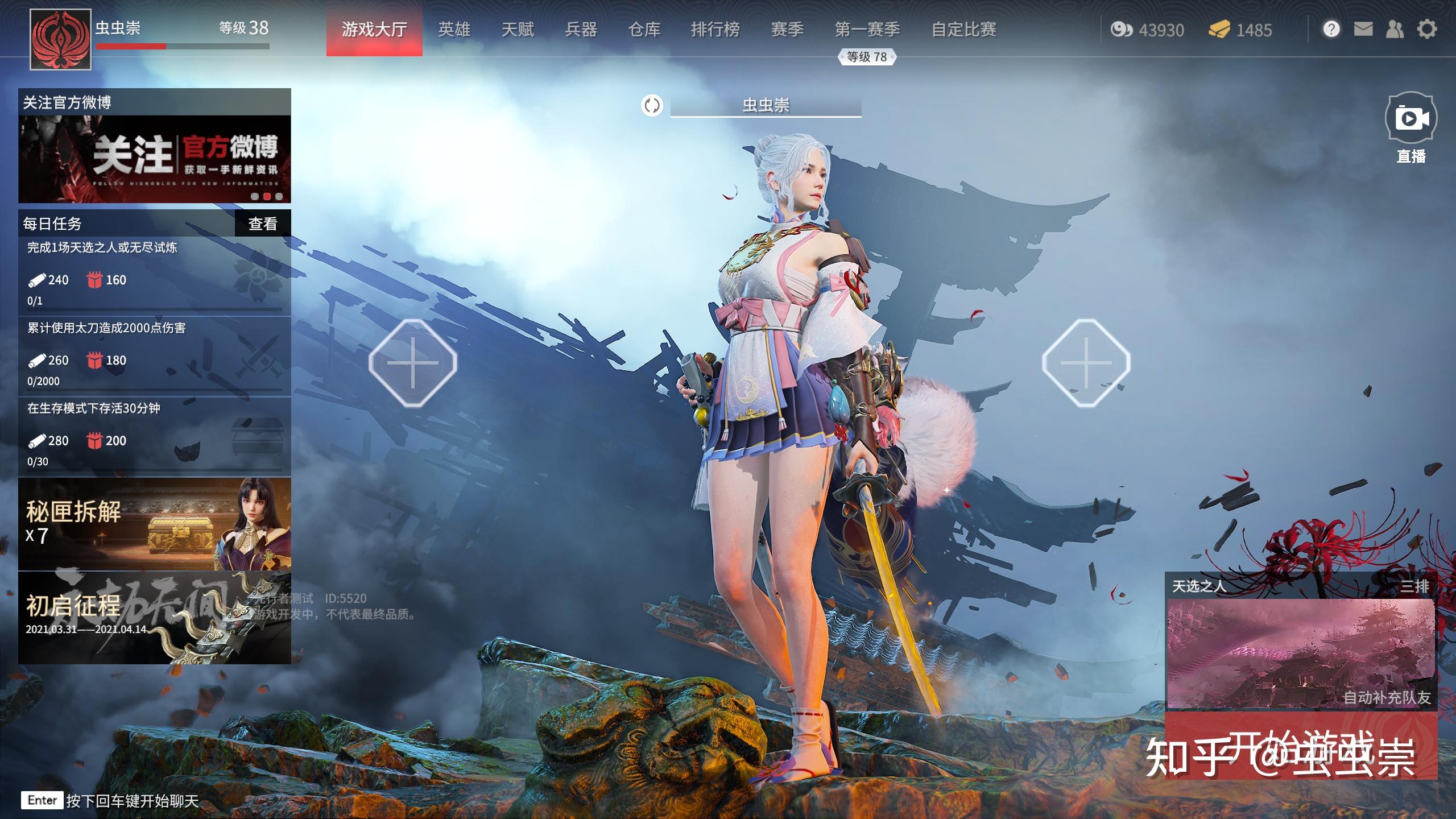
Task: Open the 秘匣拆解 chest banner
Action: tap(155, 524)
